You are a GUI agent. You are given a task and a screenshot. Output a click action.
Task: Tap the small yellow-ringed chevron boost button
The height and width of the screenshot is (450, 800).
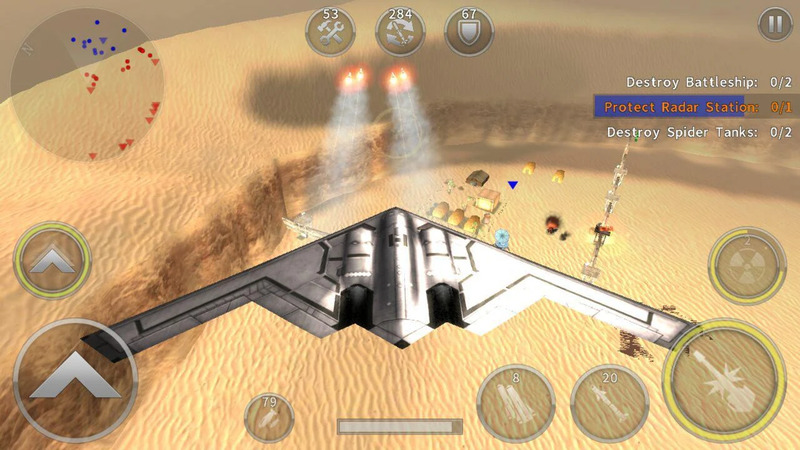tap(53, 259)
